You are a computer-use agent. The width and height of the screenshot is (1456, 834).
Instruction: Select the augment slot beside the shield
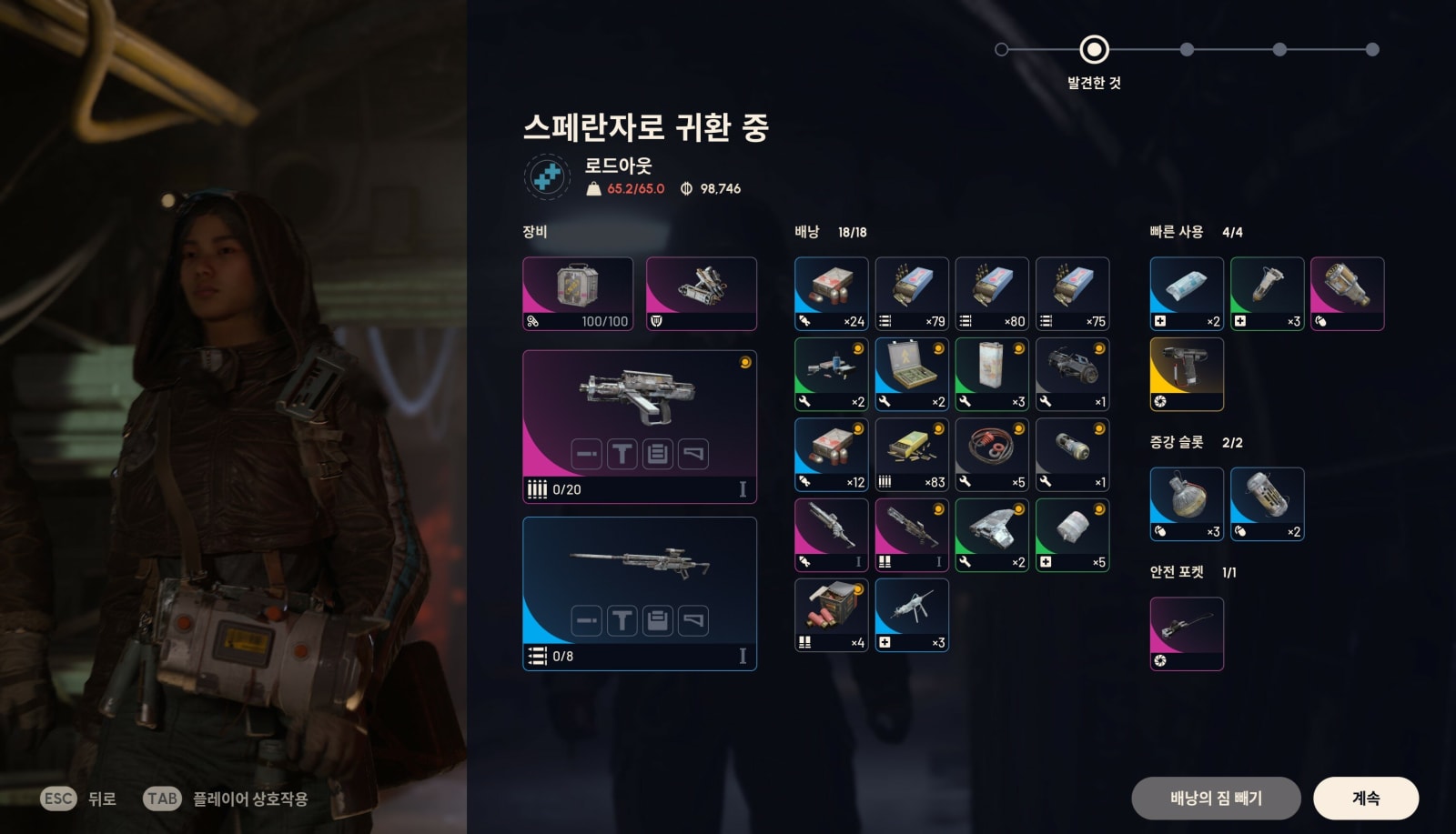tap(701, 293)
